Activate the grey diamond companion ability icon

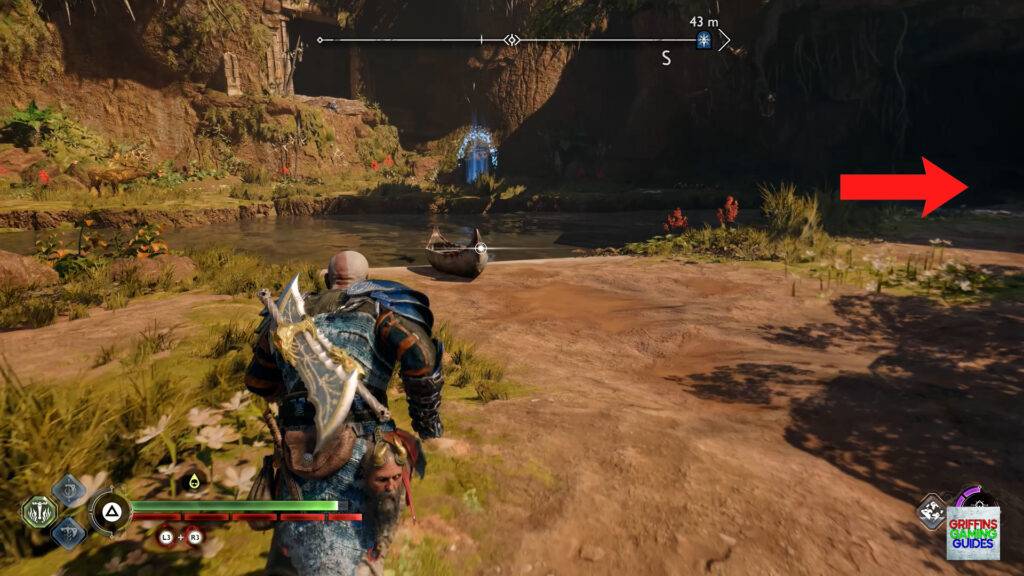coord(931,510)
